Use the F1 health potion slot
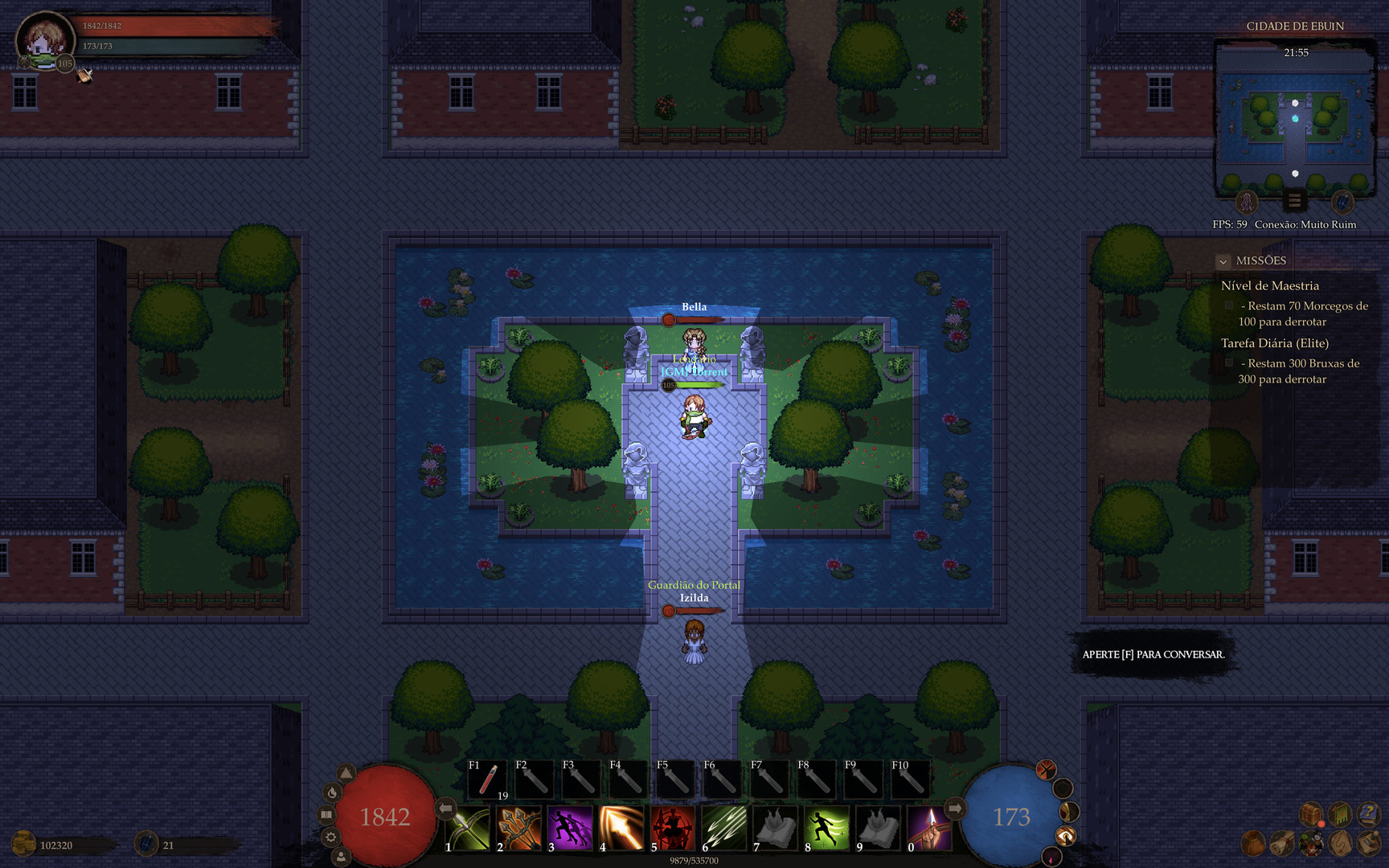The width and height of the screenshot is (1389, 868). (486, 778)
